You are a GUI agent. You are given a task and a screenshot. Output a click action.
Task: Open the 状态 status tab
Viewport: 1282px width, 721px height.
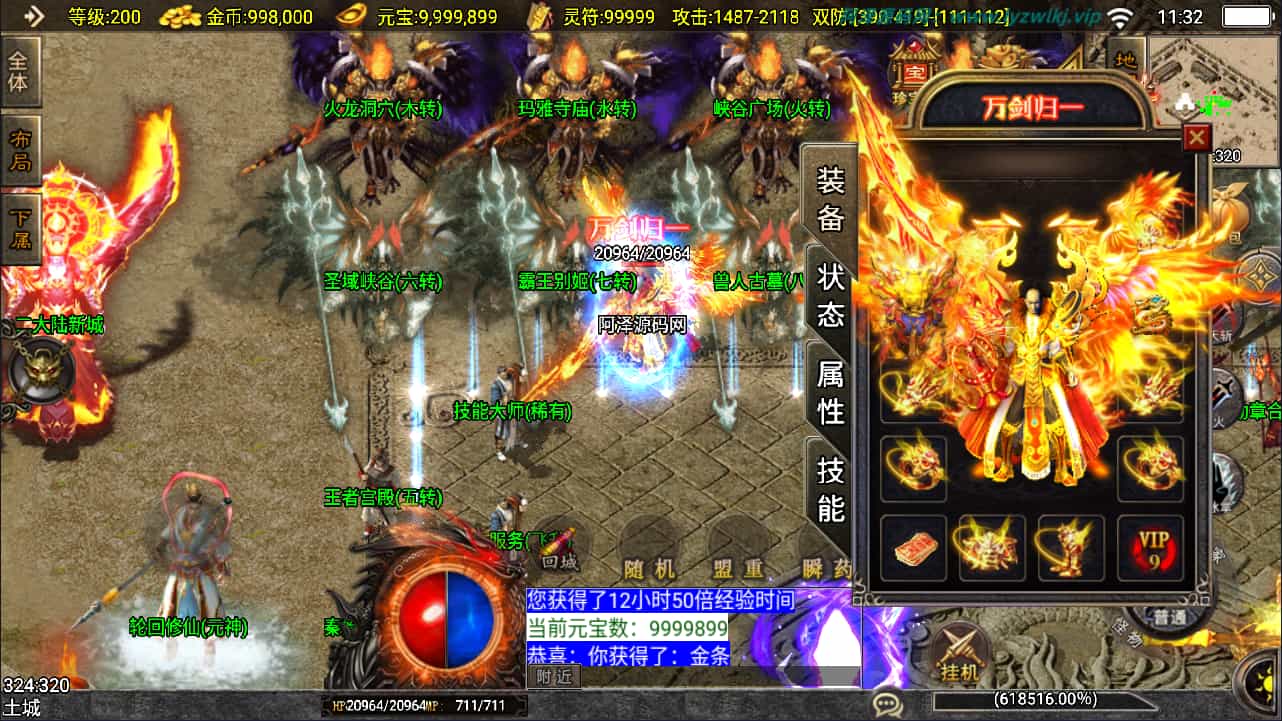[831, 295]
